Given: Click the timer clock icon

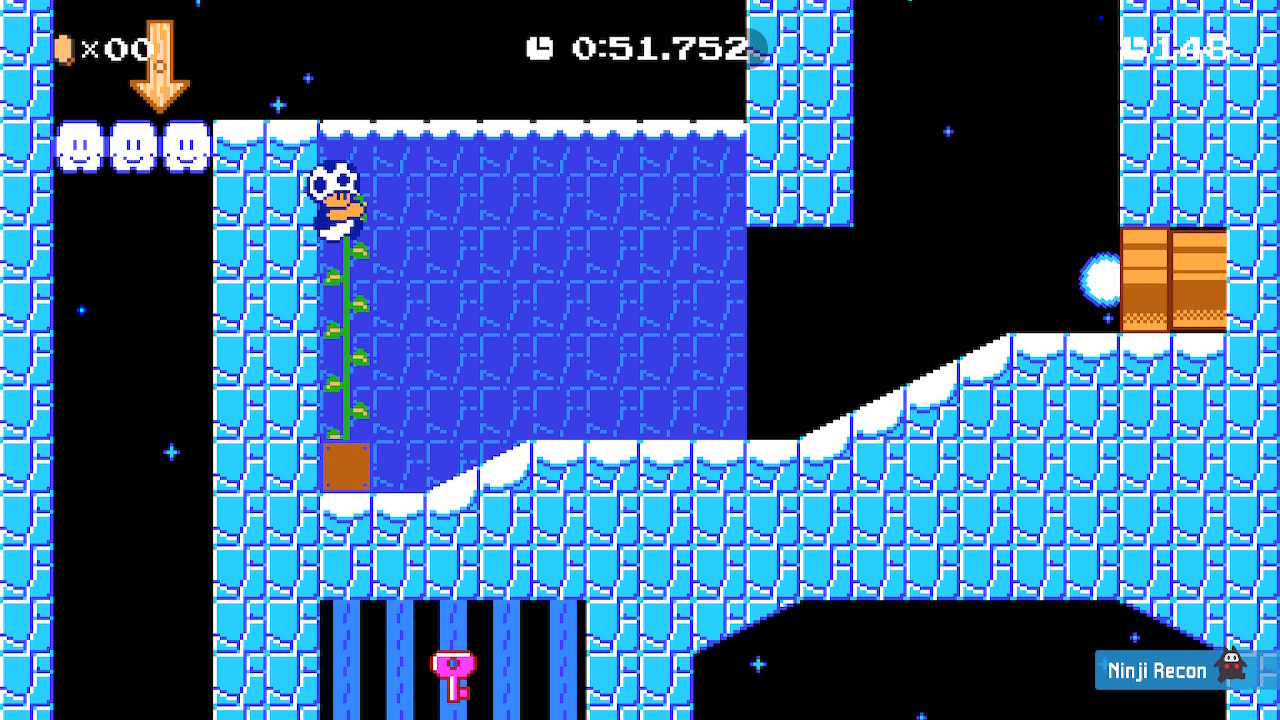Looking at the screenshot, I should [539, 46].
